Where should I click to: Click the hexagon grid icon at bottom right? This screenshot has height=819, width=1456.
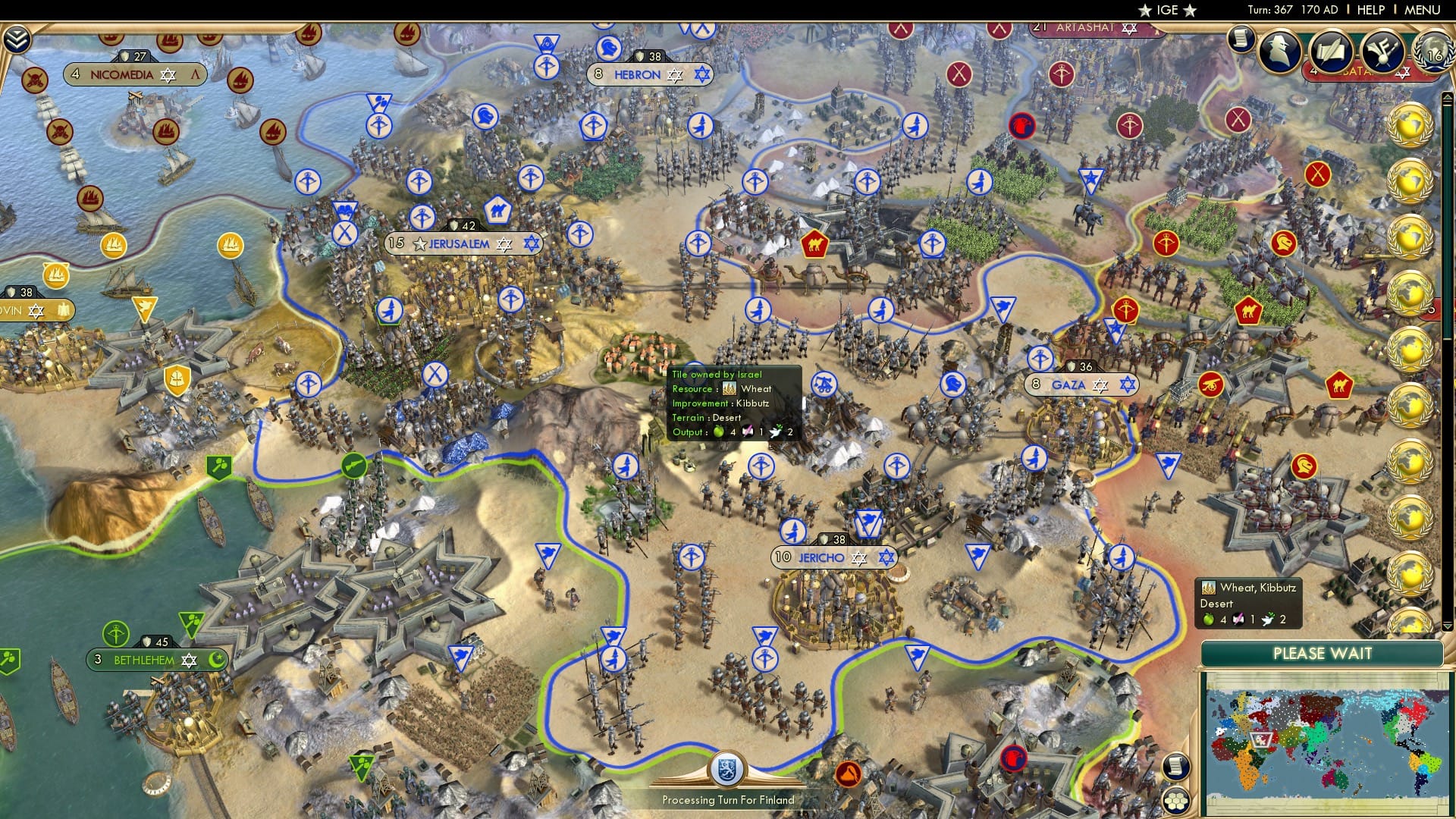pos(1175,802)
